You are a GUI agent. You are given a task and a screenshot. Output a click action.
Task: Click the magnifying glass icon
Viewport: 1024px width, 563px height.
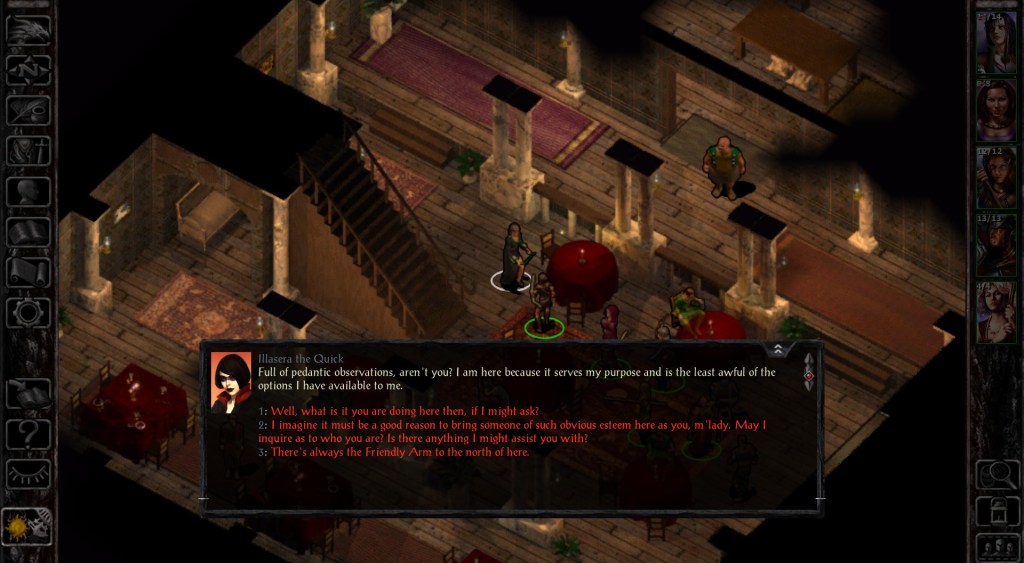click(x=995, y=474)
